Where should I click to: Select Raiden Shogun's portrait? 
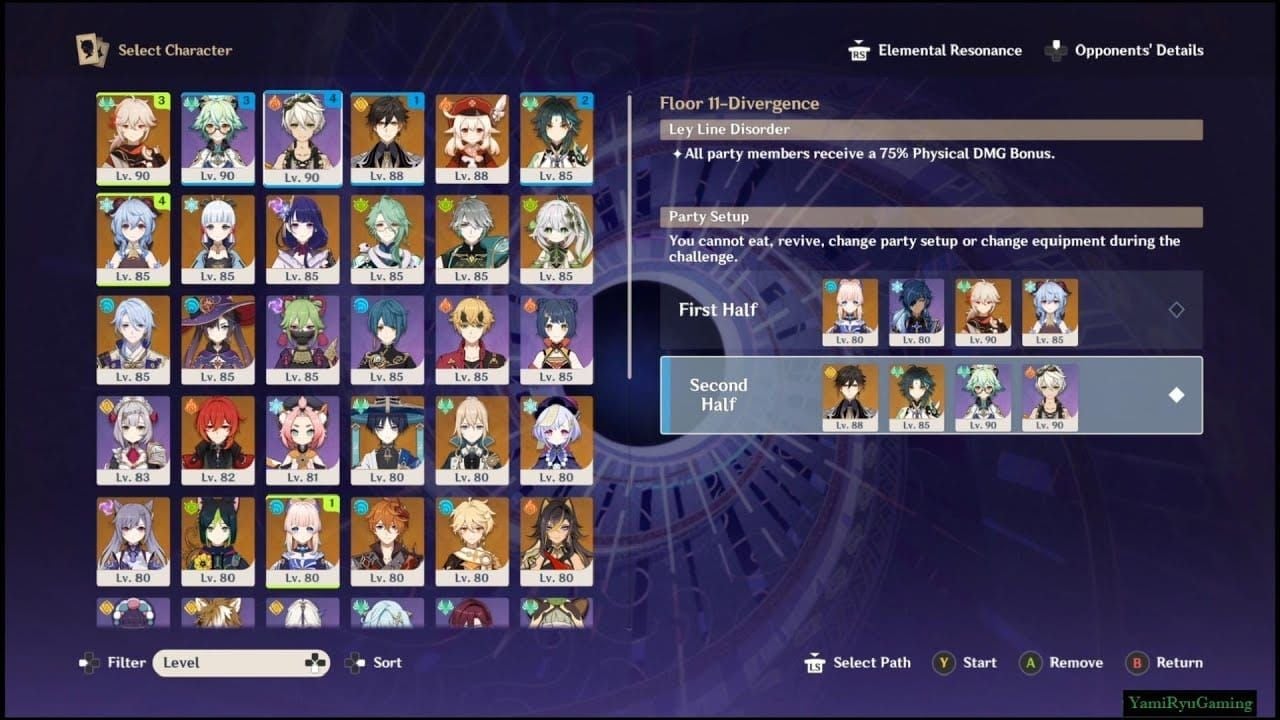302,237
